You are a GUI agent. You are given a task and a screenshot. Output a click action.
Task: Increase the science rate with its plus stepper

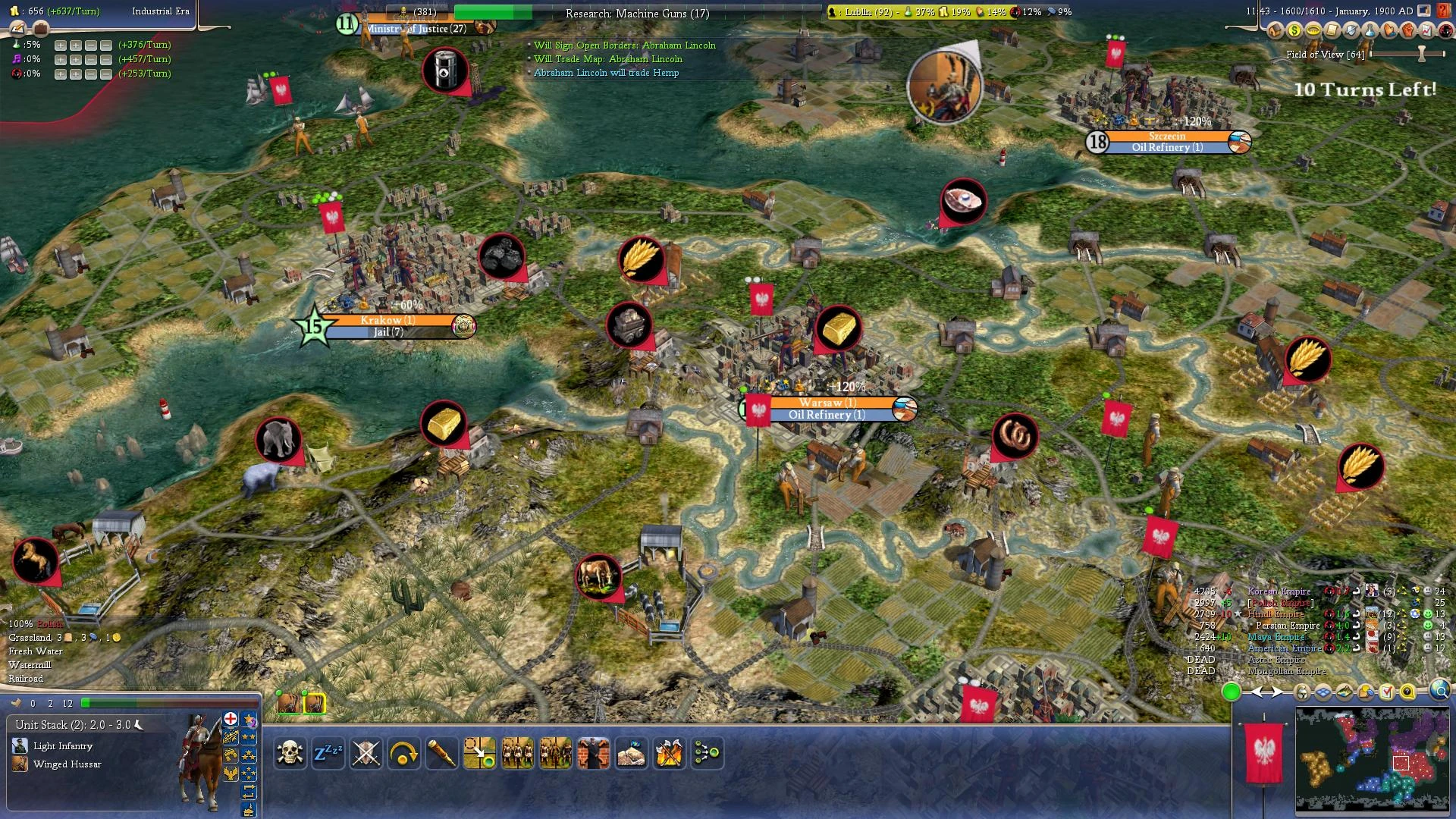59,45
